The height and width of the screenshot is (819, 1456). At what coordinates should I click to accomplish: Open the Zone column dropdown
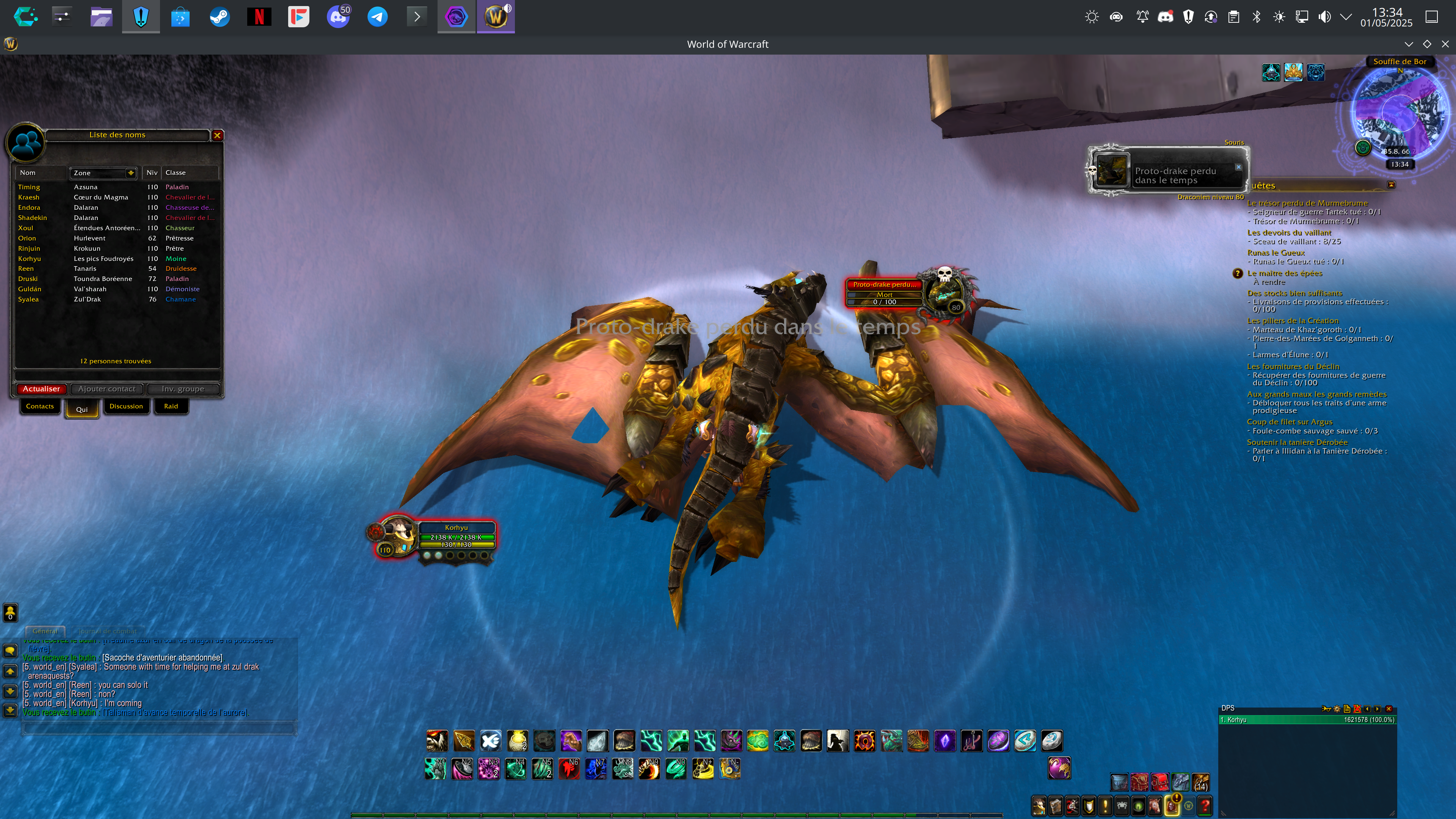tap(130, 173)
